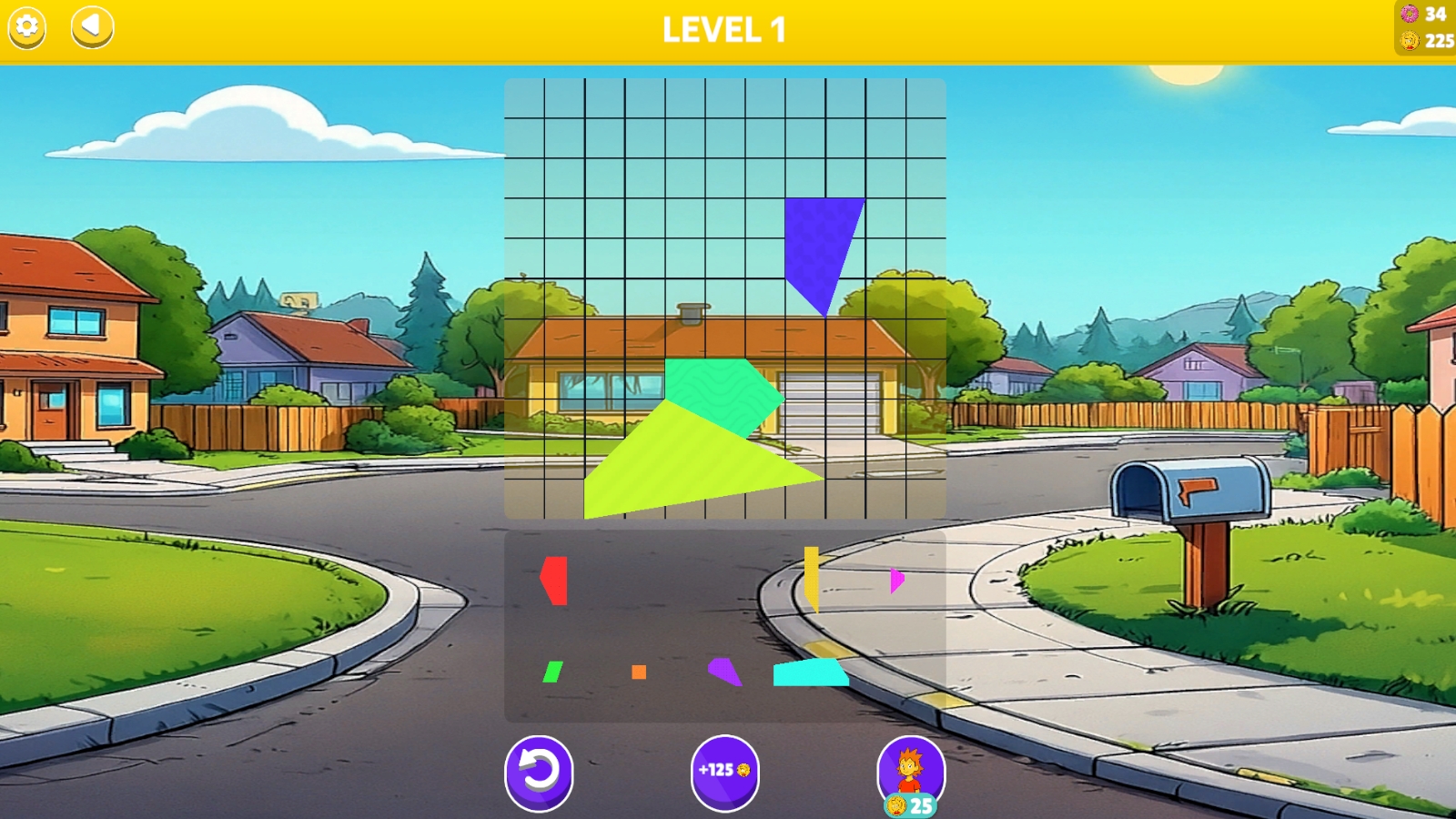This screenshot has height=819, width=1456.
Task: Open the settings gear icon
Action: (28, 28)
